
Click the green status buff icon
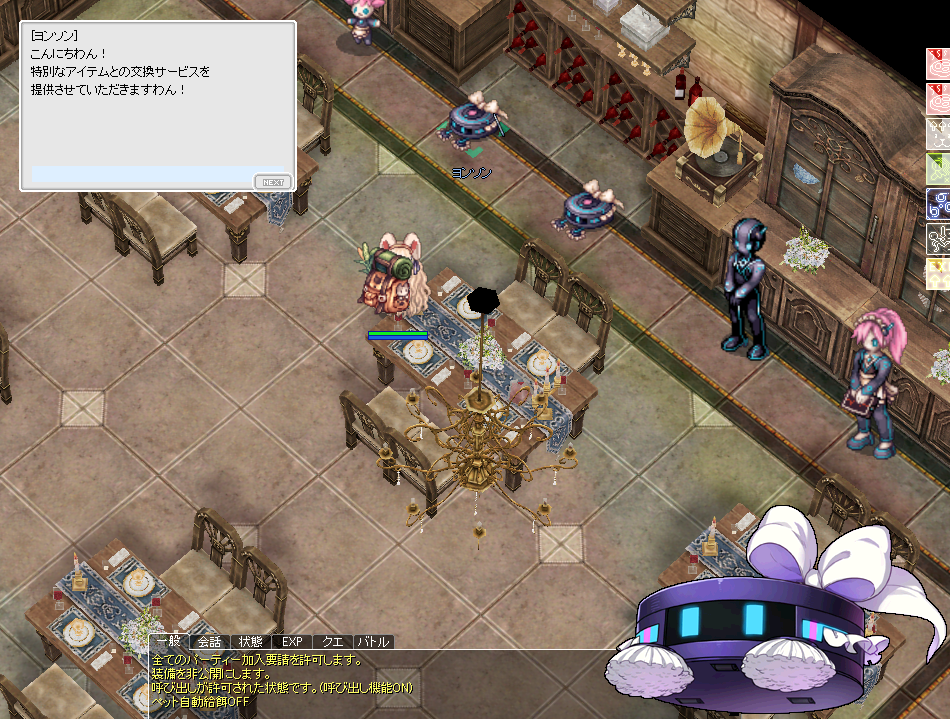point(938,168)
